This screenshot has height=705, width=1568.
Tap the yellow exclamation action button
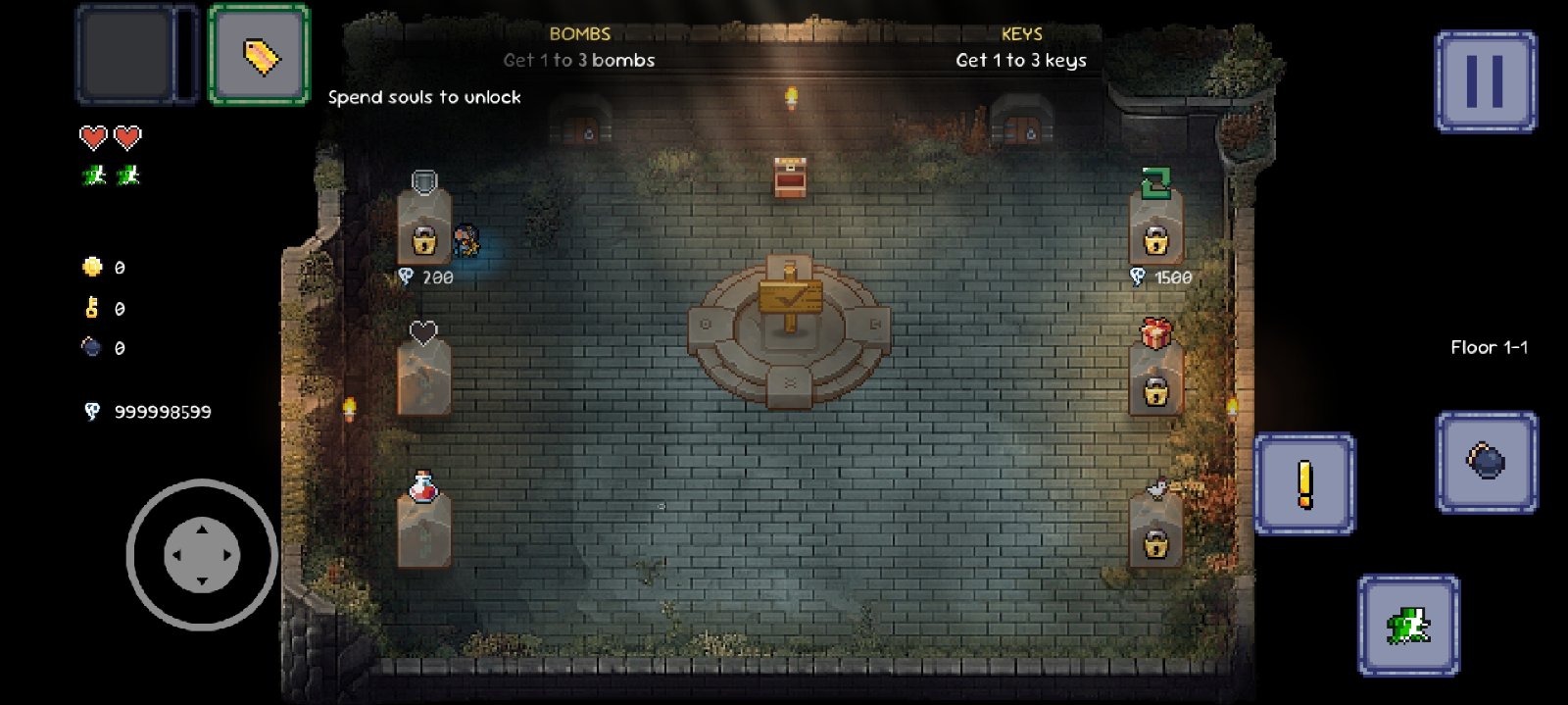click(x=1304, y=483)
